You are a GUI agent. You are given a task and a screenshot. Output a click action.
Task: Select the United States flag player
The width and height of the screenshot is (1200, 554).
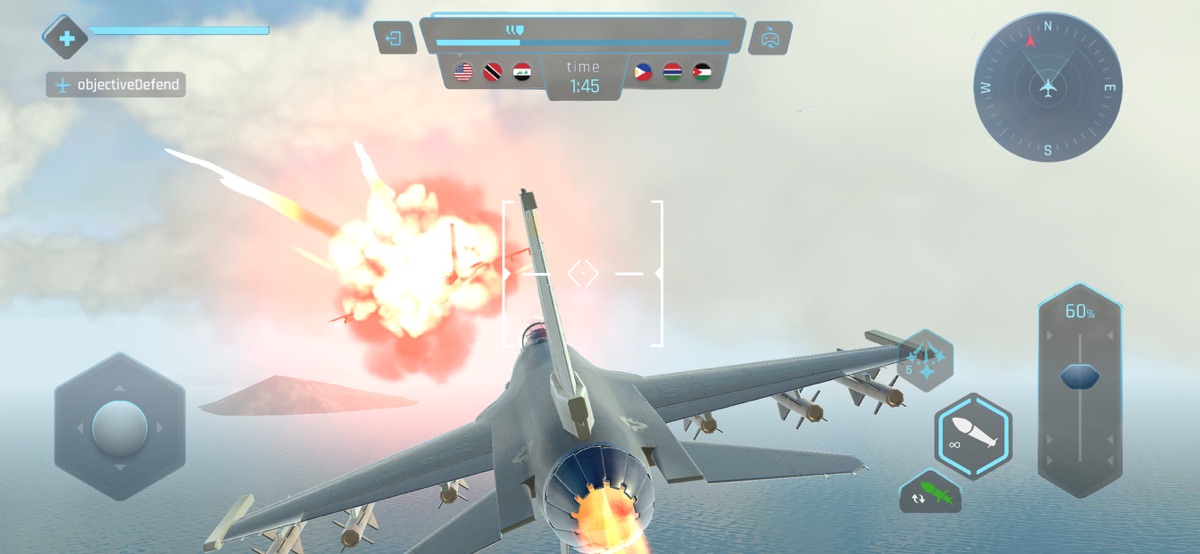click(x=463, y=72)
